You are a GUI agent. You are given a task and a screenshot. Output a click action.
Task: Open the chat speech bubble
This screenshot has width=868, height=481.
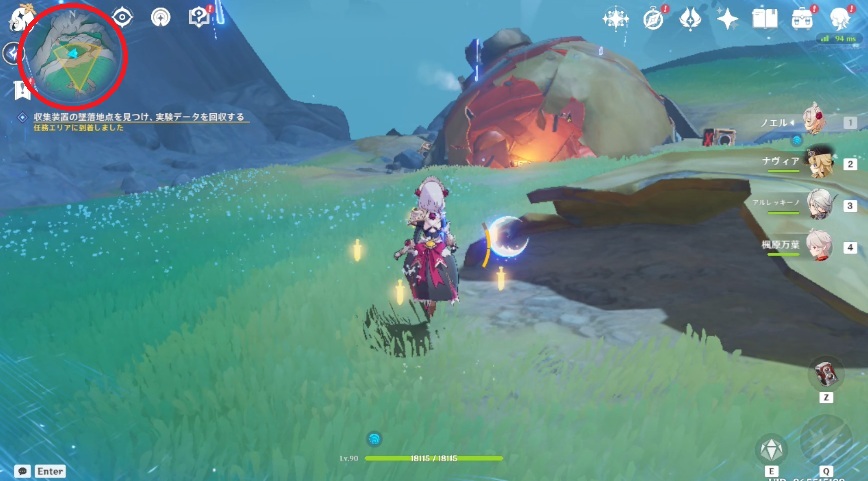coord(22,471)
